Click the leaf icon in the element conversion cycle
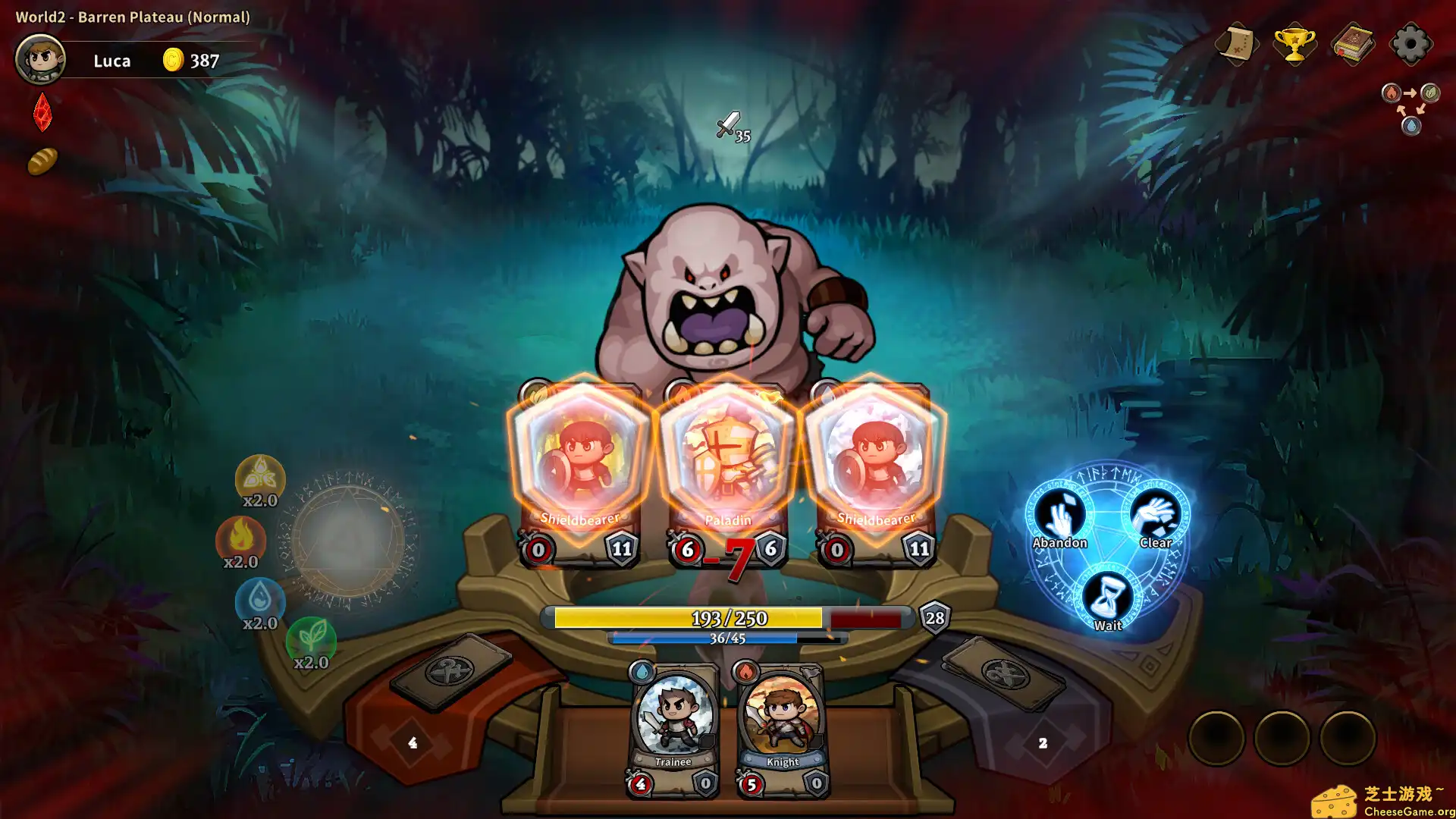 point(1431,94)
